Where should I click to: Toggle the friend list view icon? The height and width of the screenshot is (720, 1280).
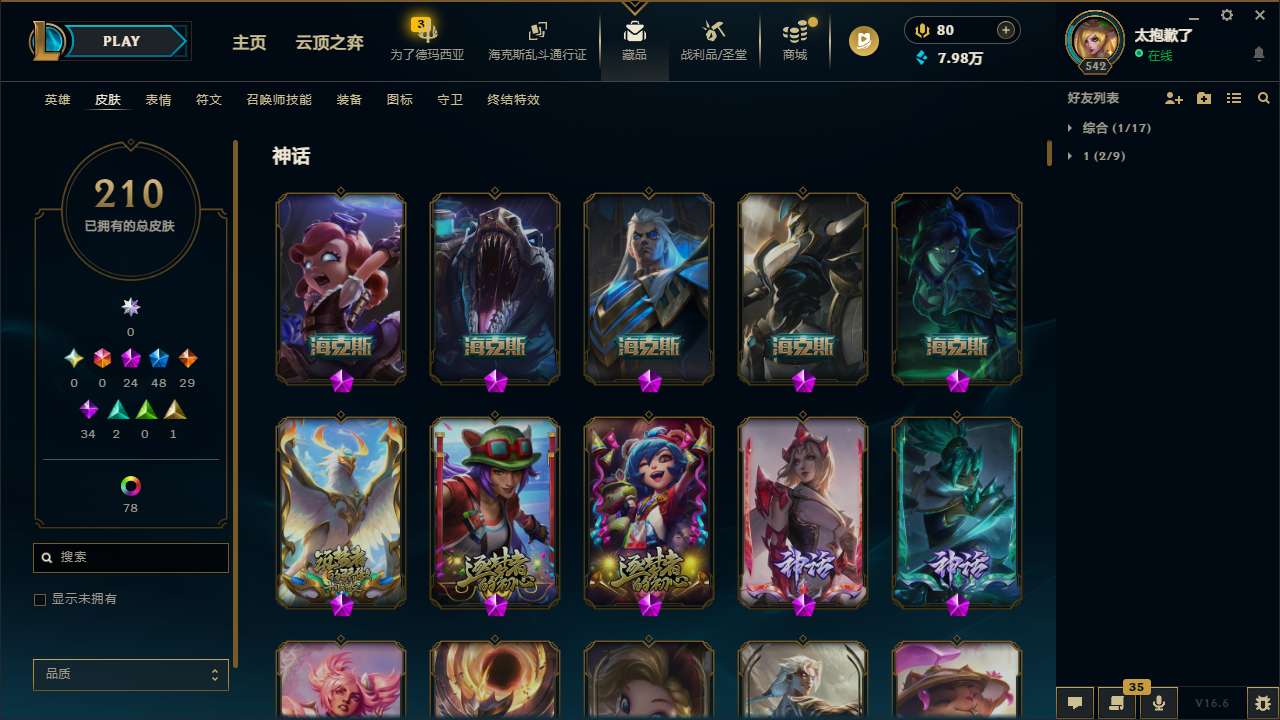[1234, 98]
